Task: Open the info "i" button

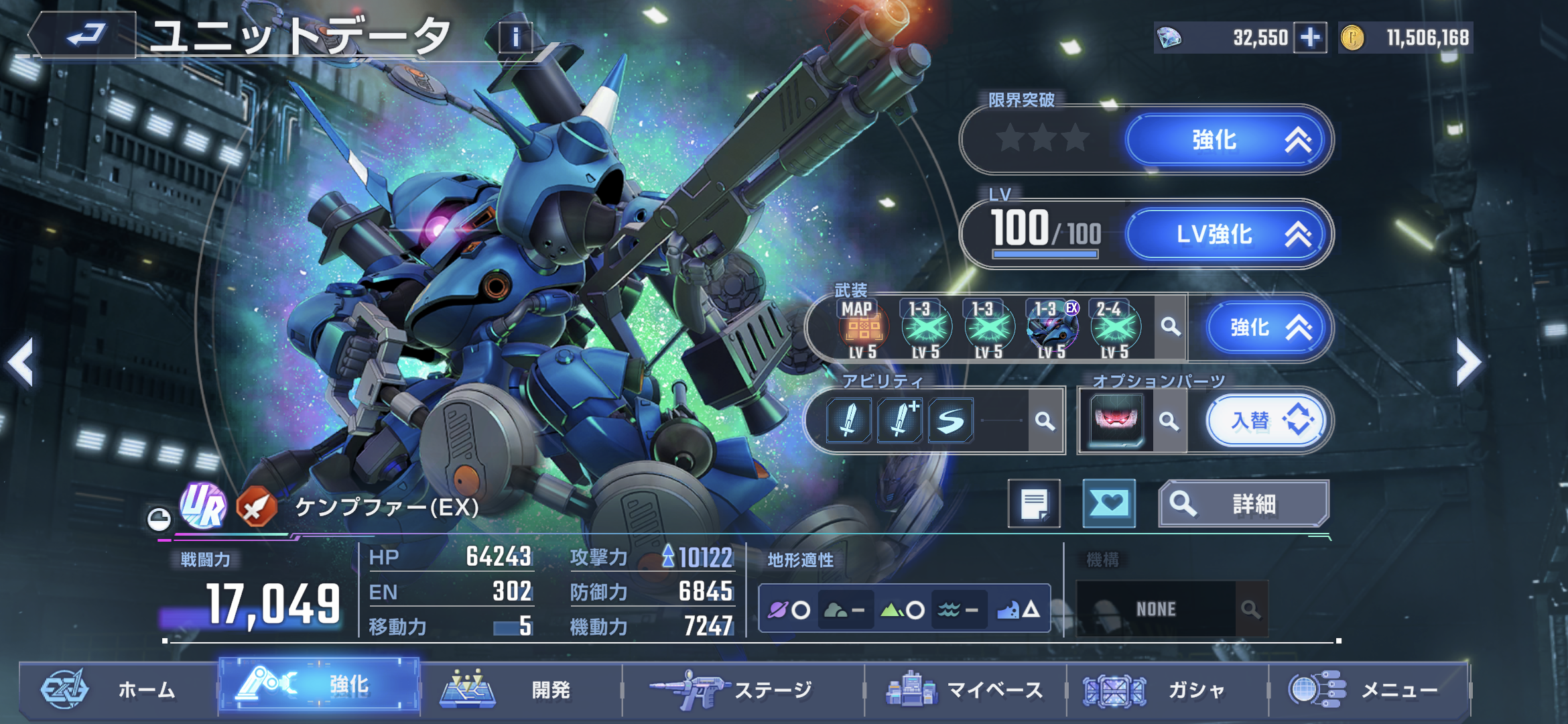Action: coord(515,37)
